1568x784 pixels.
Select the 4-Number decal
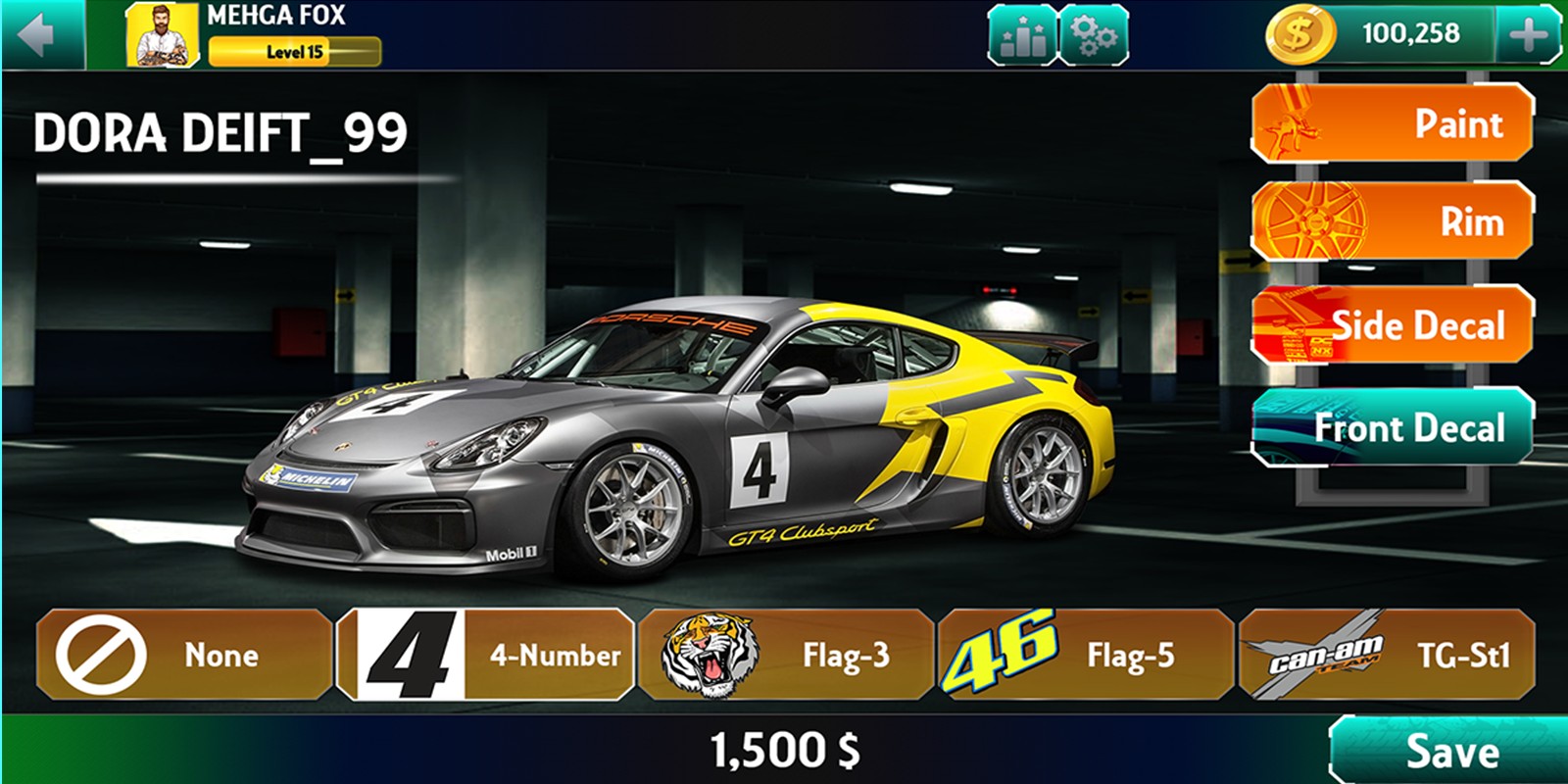click(485, 655)
